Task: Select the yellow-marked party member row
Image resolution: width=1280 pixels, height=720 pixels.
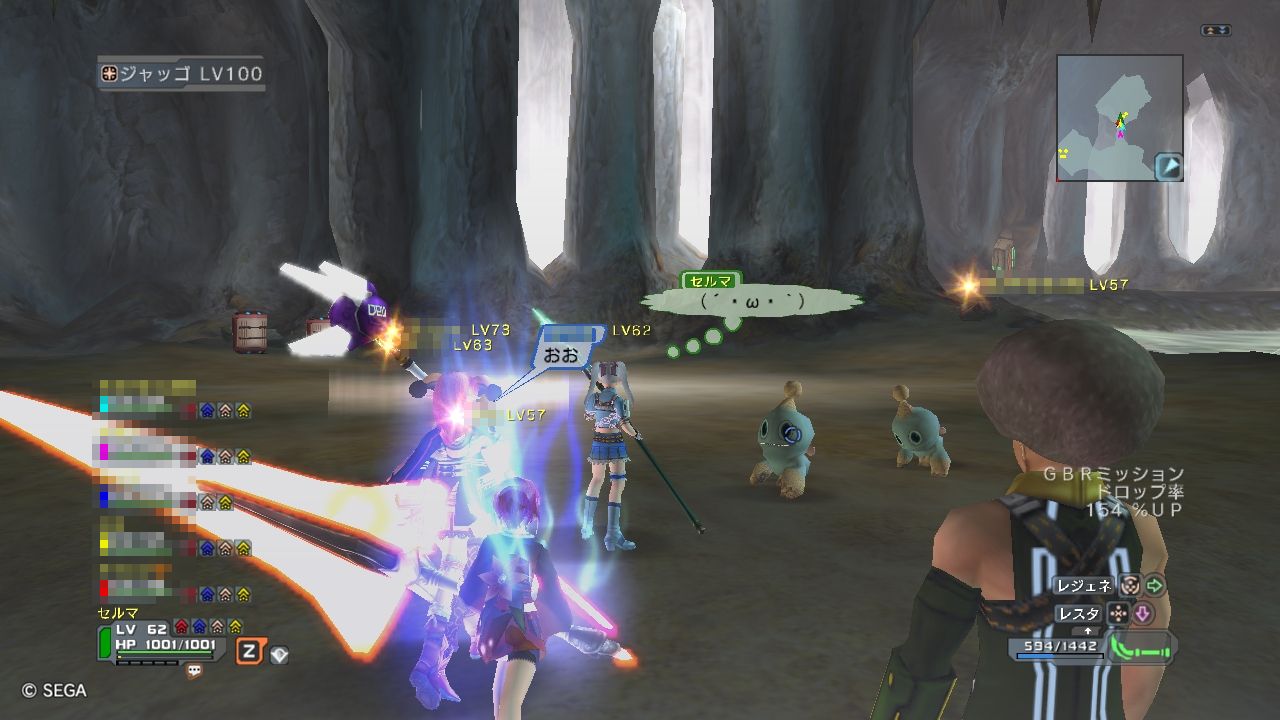Action: pyautogui.click(x=172, y=547)
